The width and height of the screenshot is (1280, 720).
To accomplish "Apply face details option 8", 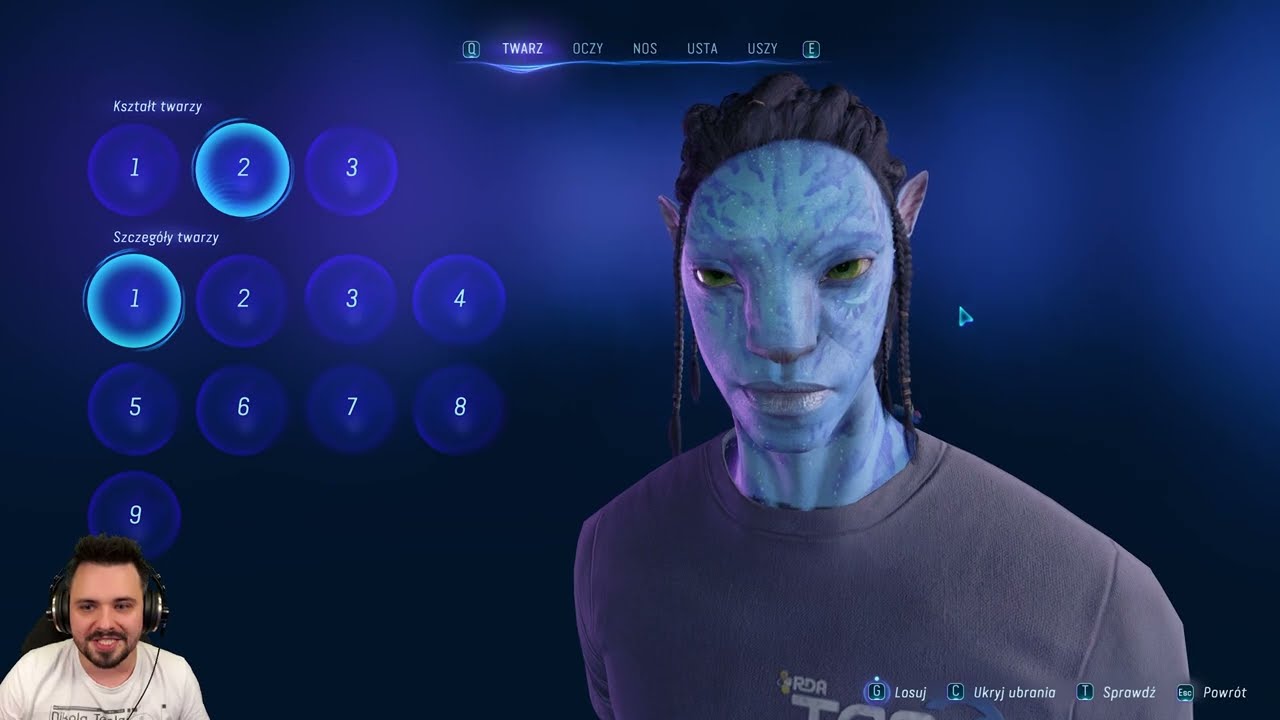I will (x=459, y=407).
